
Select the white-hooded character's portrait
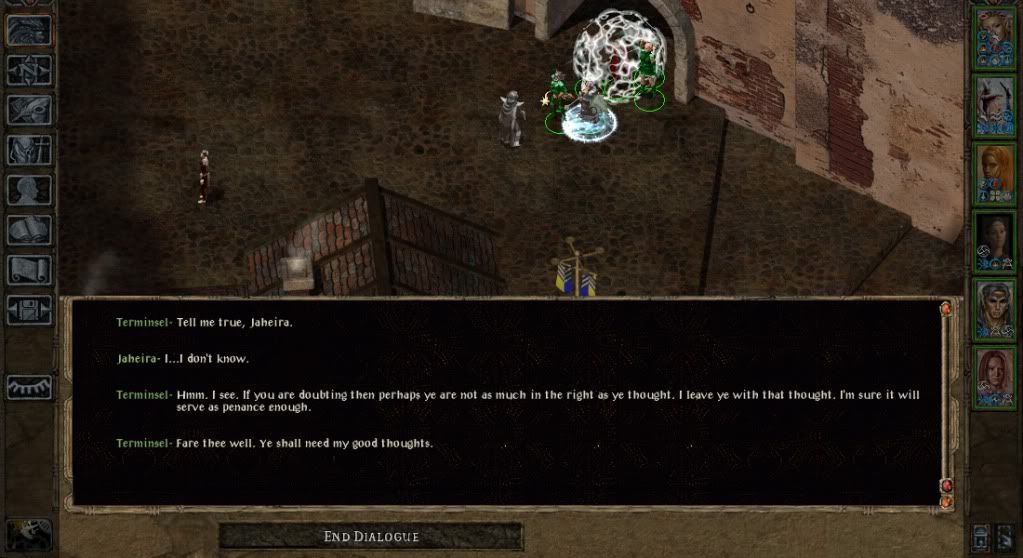[x=995, y=105]
